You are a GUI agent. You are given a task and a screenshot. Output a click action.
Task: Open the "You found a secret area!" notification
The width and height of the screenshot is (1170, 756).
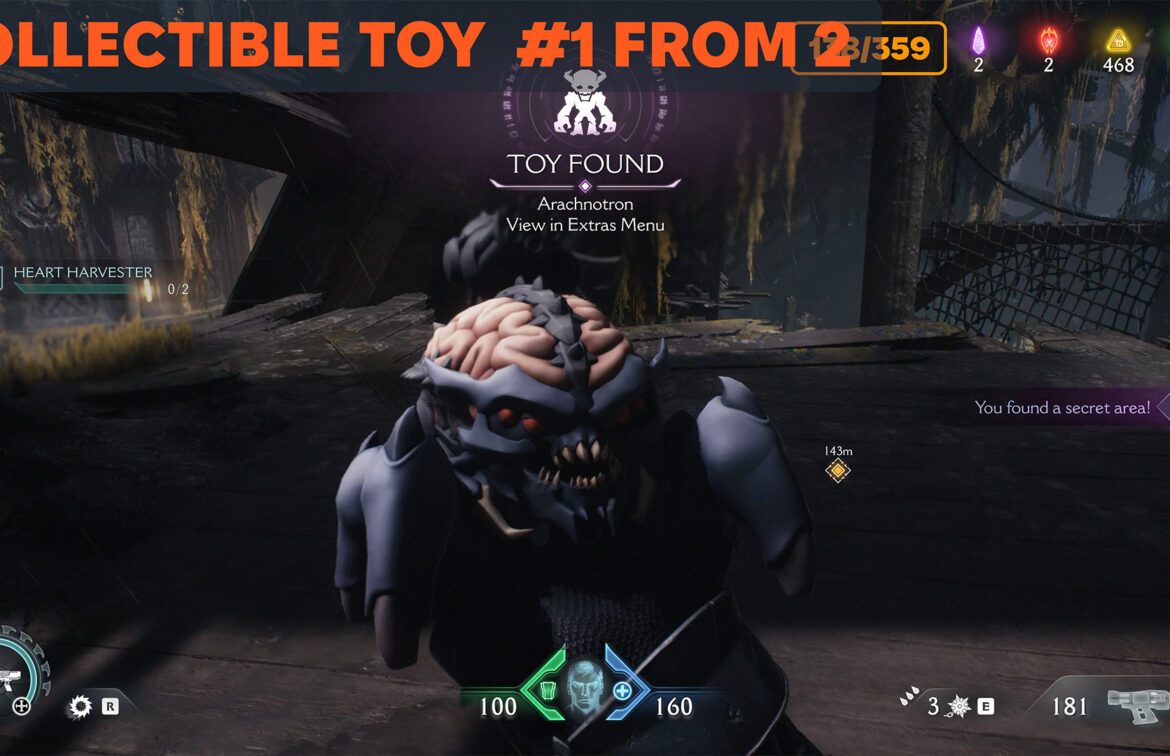pos(1063,408)
